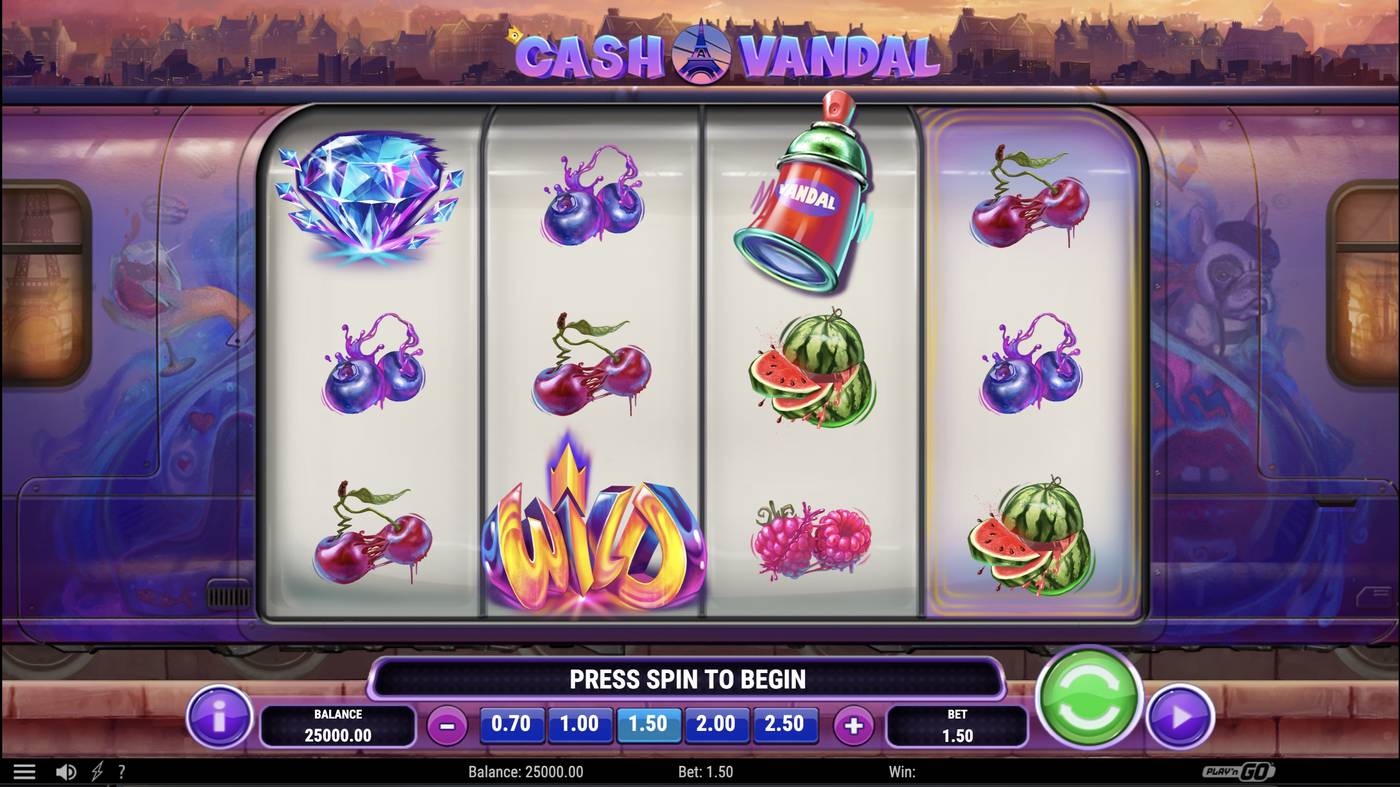Click the currently selected 1.50 bet chip
This screenshot has height=787, width=1400.
click(x=649, y=723)
